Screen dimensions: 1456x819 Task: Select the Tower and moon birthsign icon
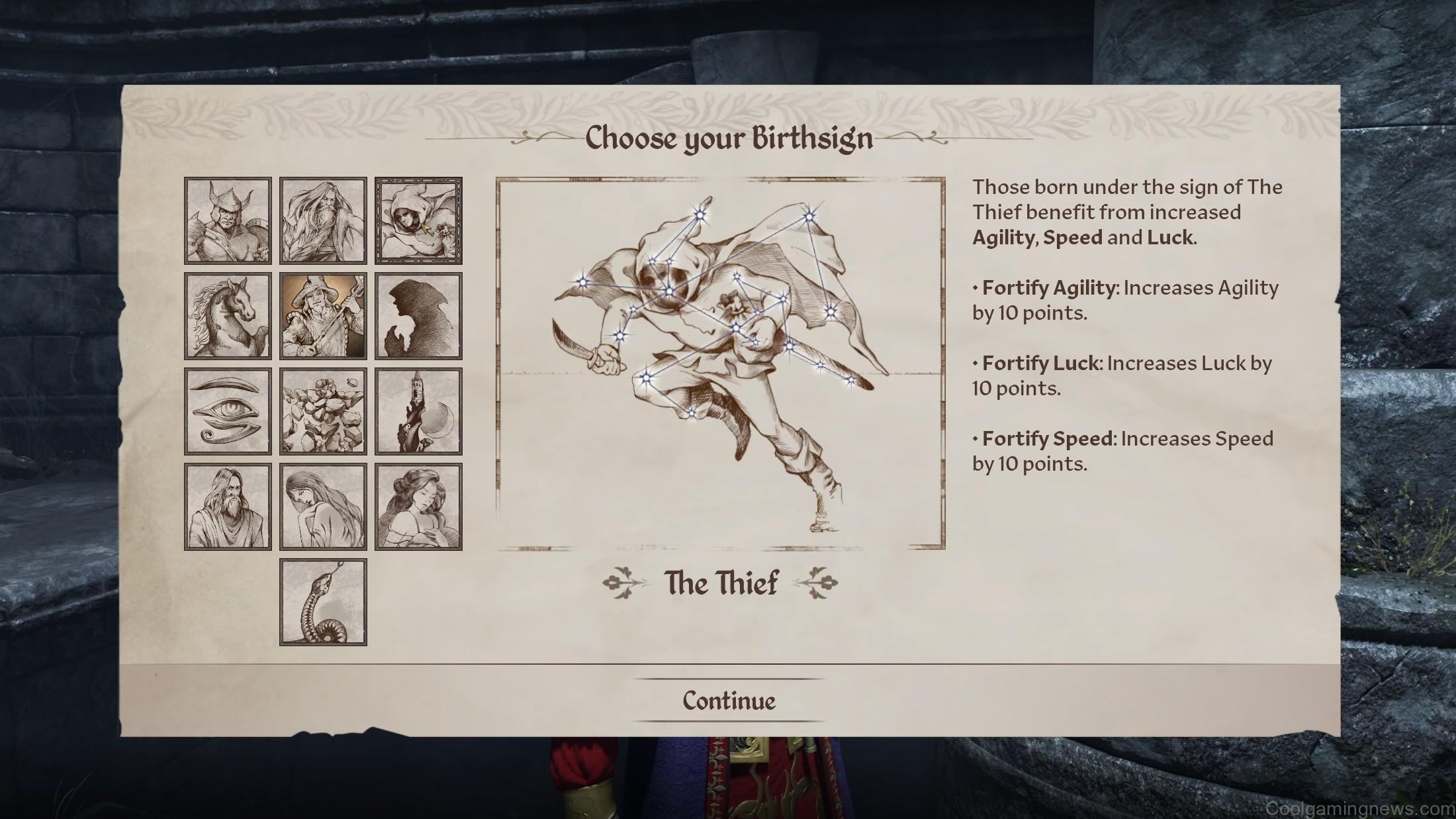pyautogui.click(x=418, y=409)
